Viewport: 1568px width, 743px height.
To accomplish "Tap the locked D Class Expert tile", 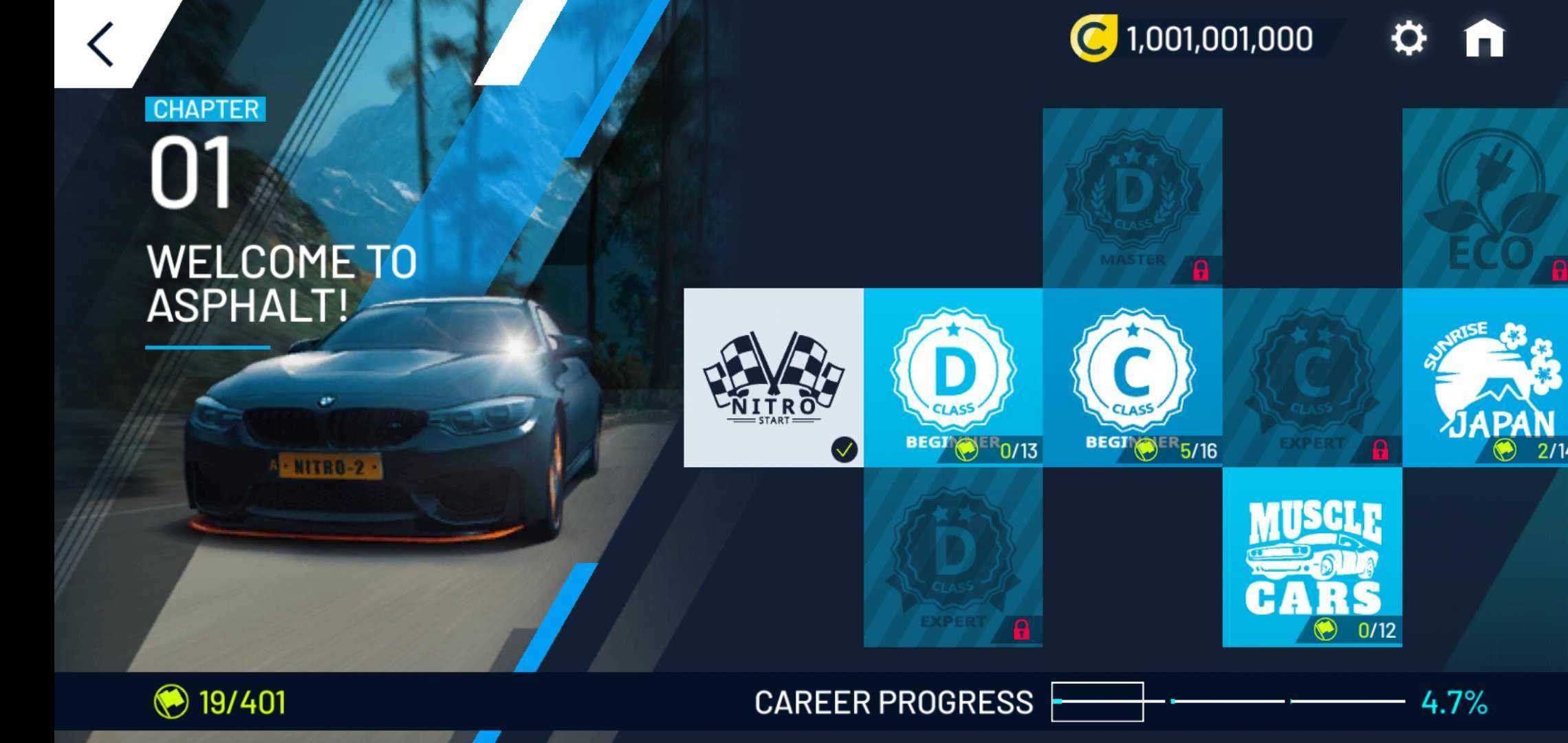I will (953, 557).
